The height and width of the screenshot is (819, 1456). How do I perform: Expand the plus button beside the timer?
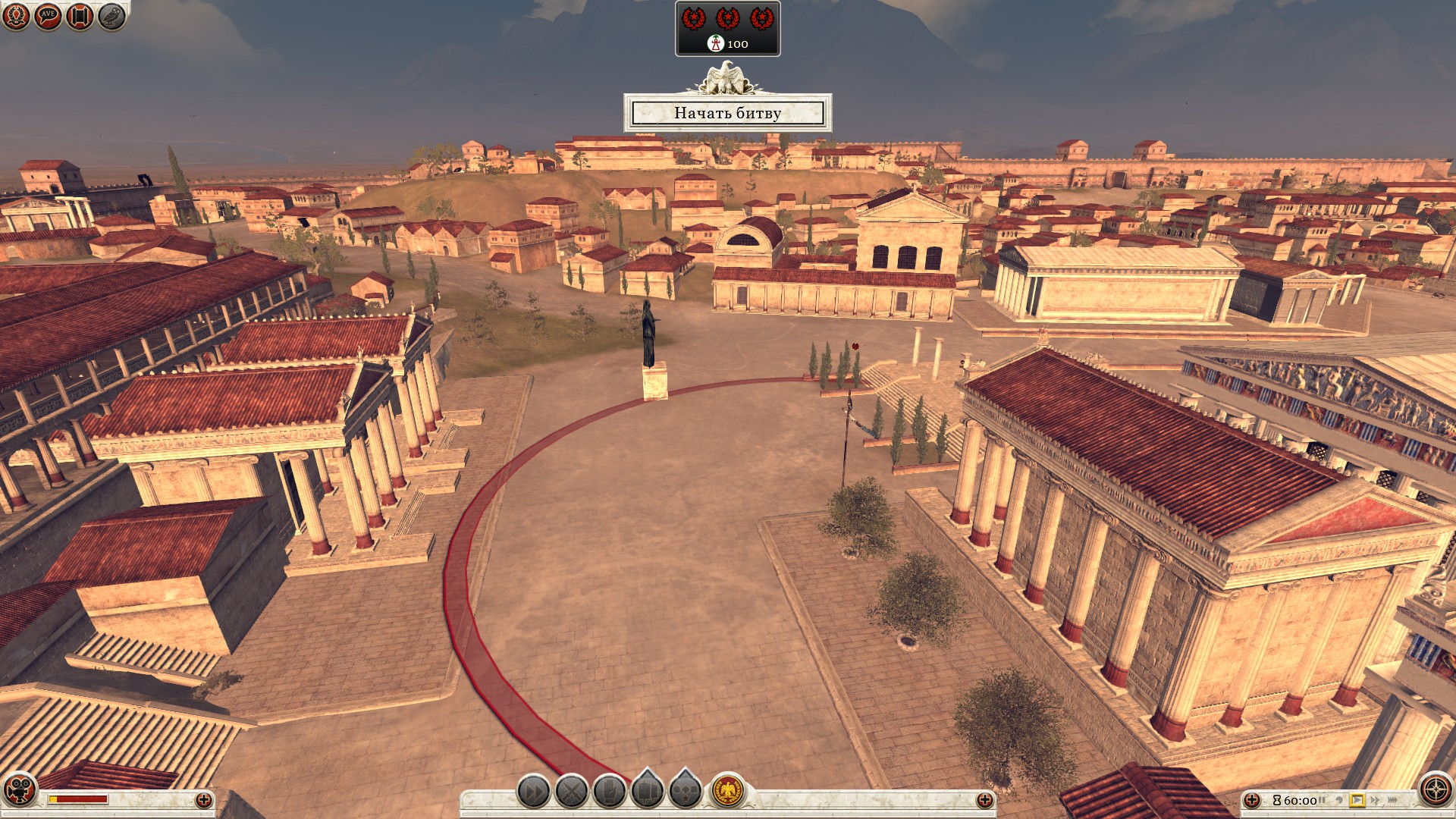point(1252,799)
